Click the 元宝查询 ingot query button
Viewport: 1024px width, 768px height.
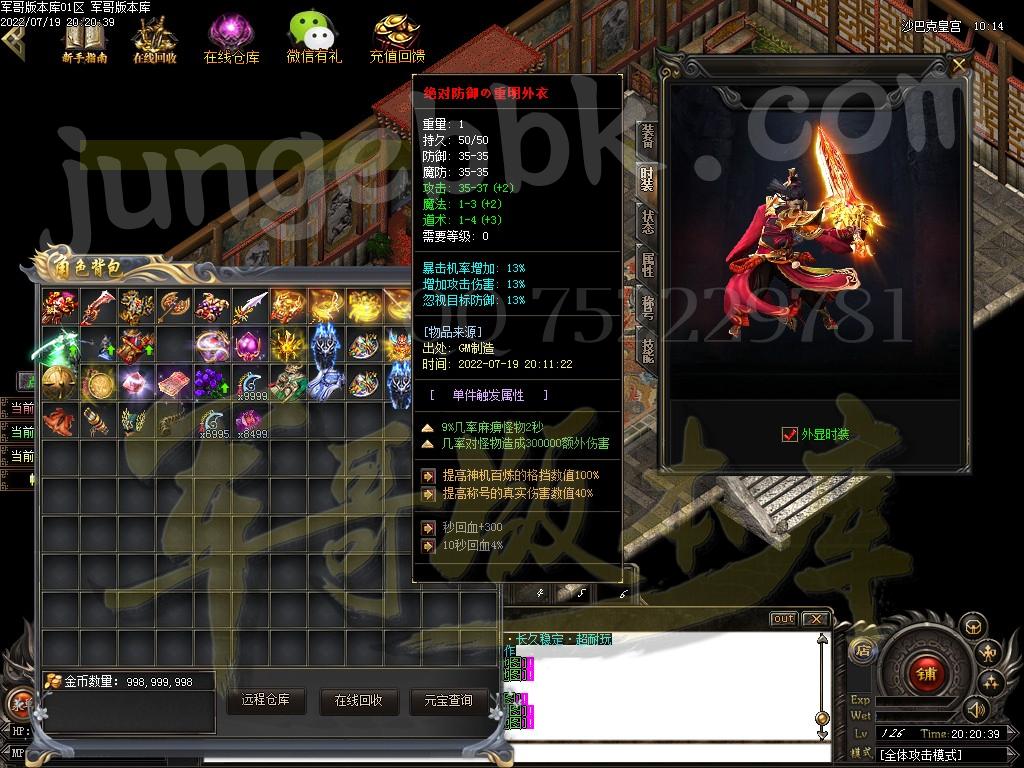447,700
